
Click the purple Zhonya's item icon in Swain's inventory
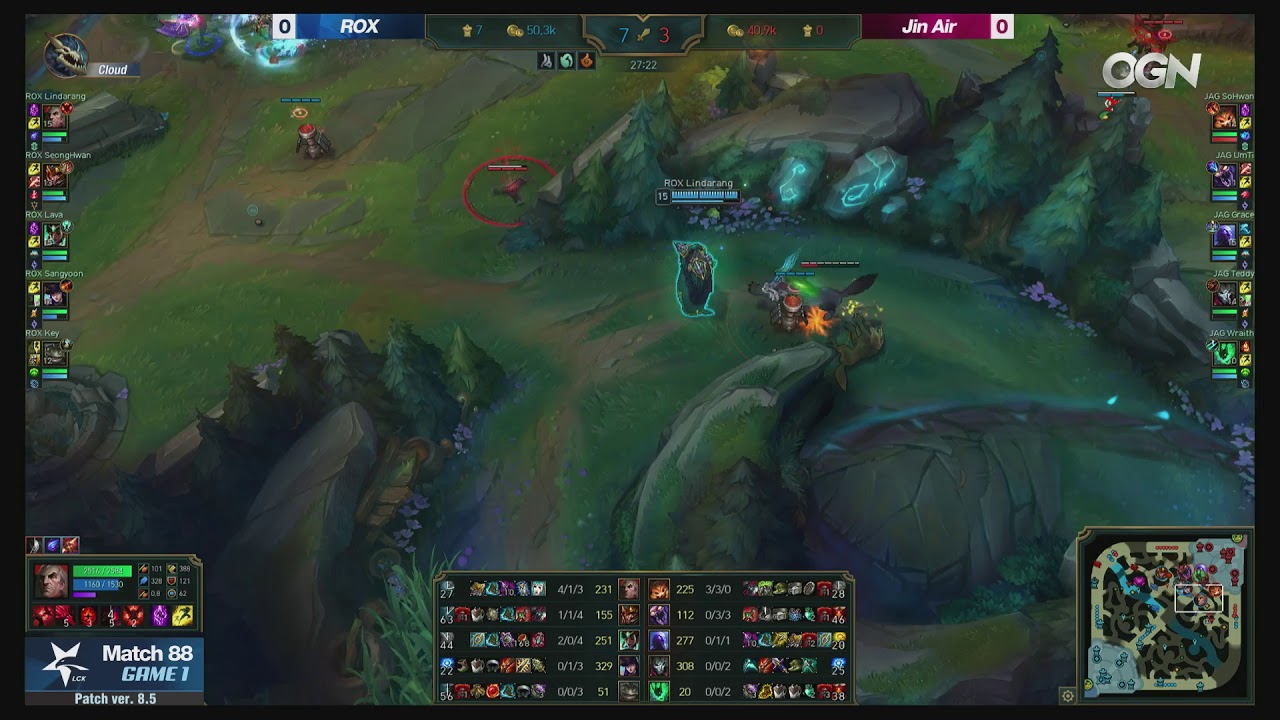coord(159,616)
